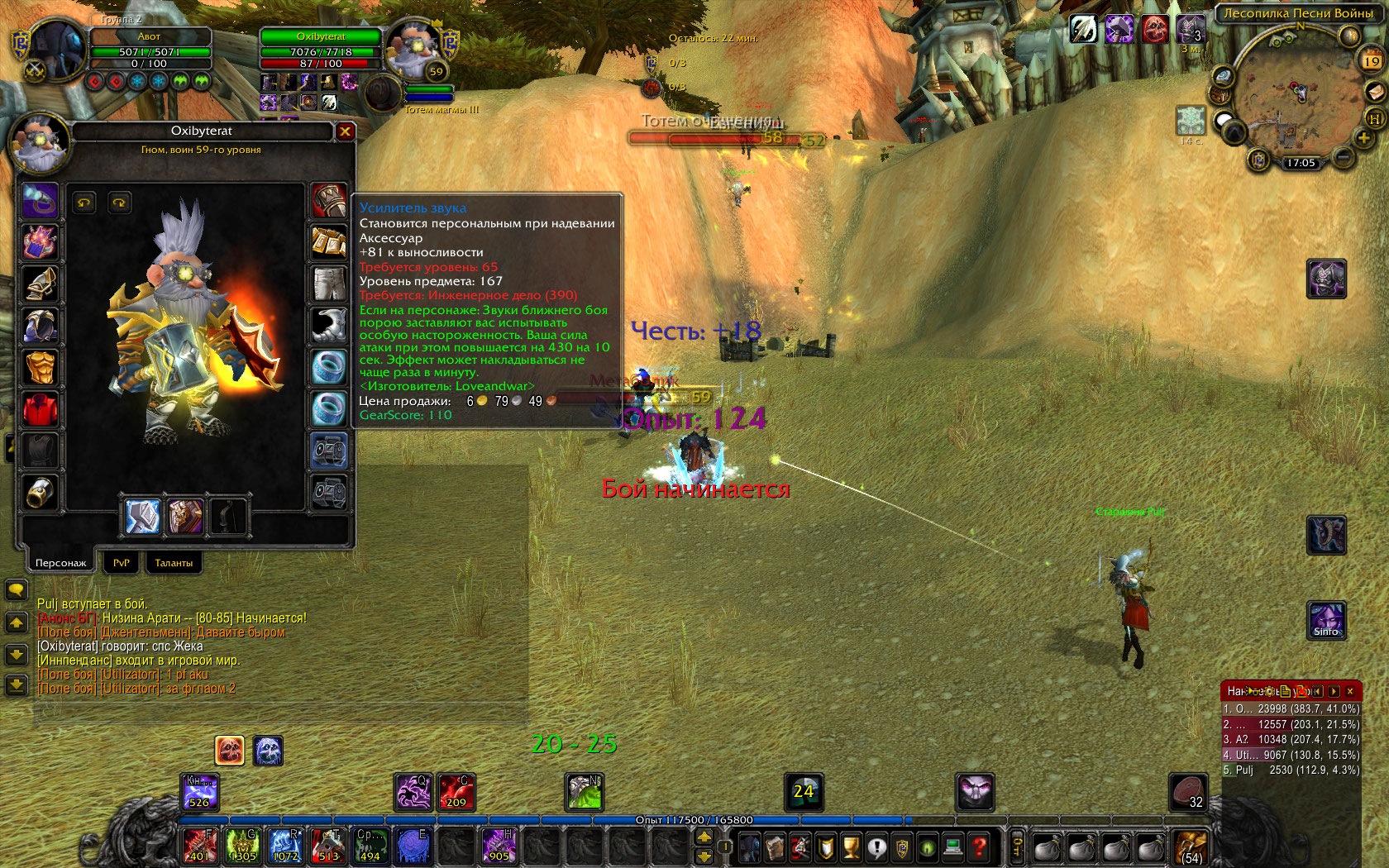Use the raw meat item stack of 32
The image size is (1389, 868).
(x=1187, y=792)
